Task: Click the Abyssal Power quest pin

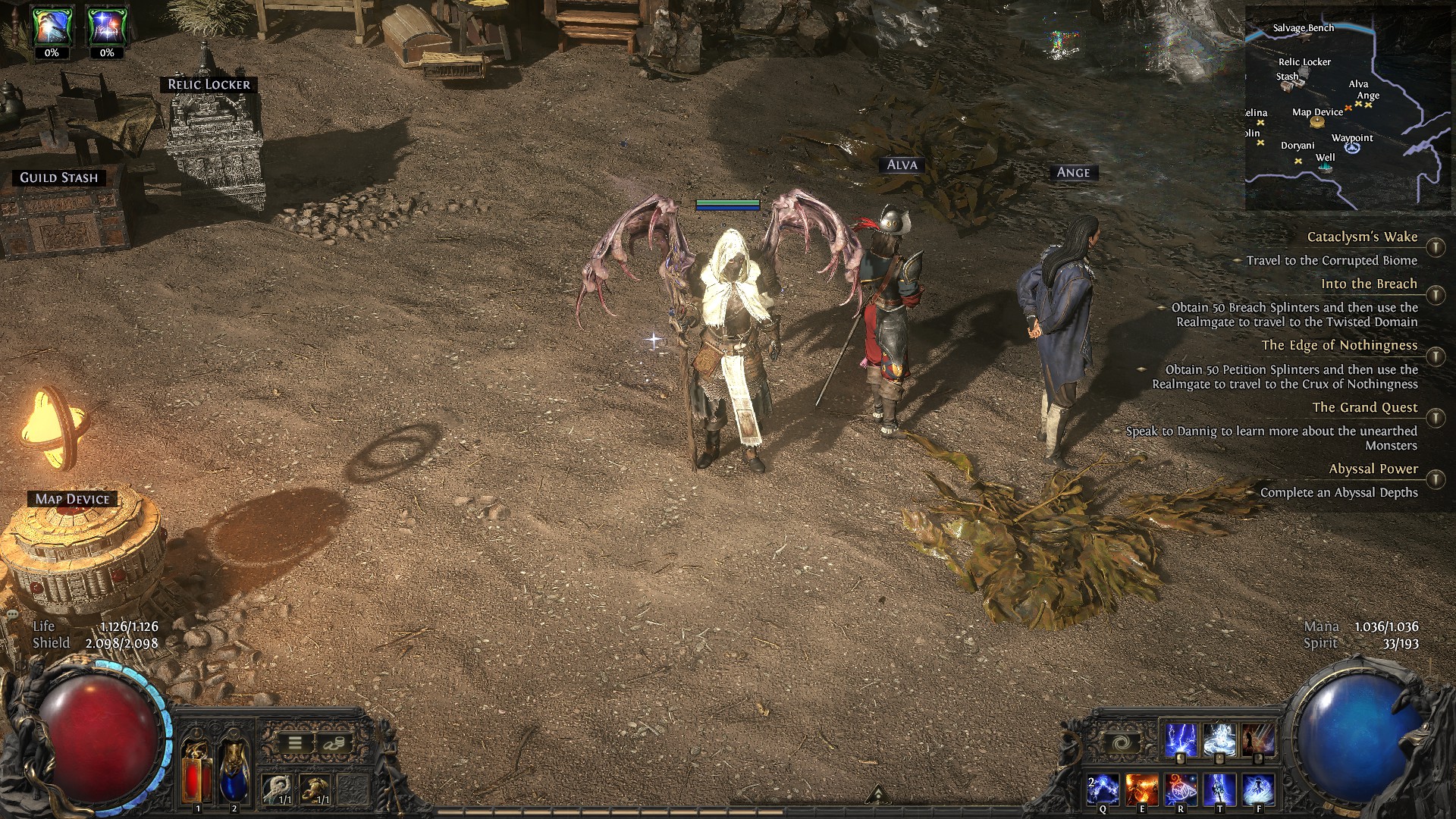Action: click(x=1435, y=479)
